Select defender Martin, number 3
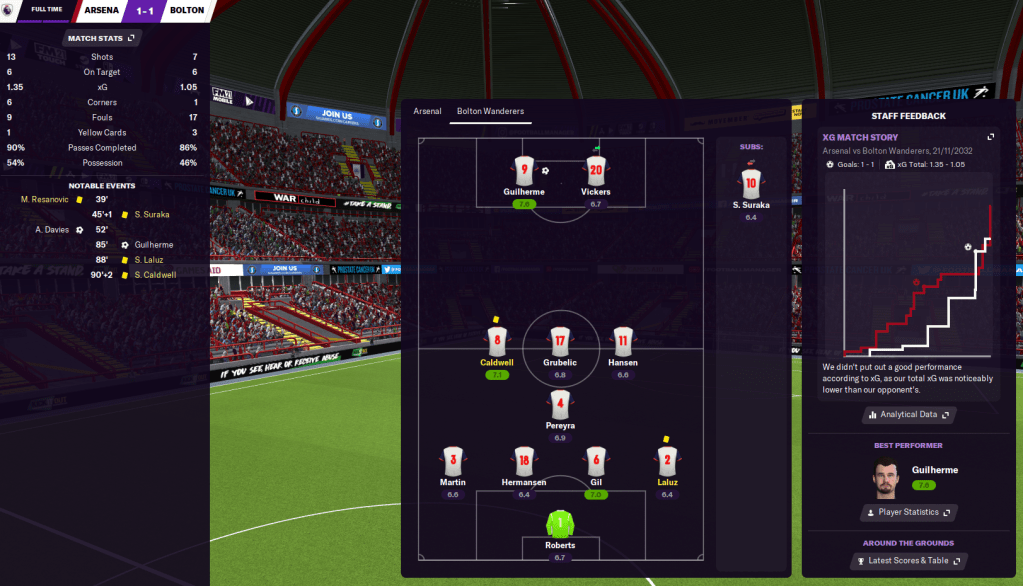Viewport: 1023px width, 586px height. [x=453, y=461]
